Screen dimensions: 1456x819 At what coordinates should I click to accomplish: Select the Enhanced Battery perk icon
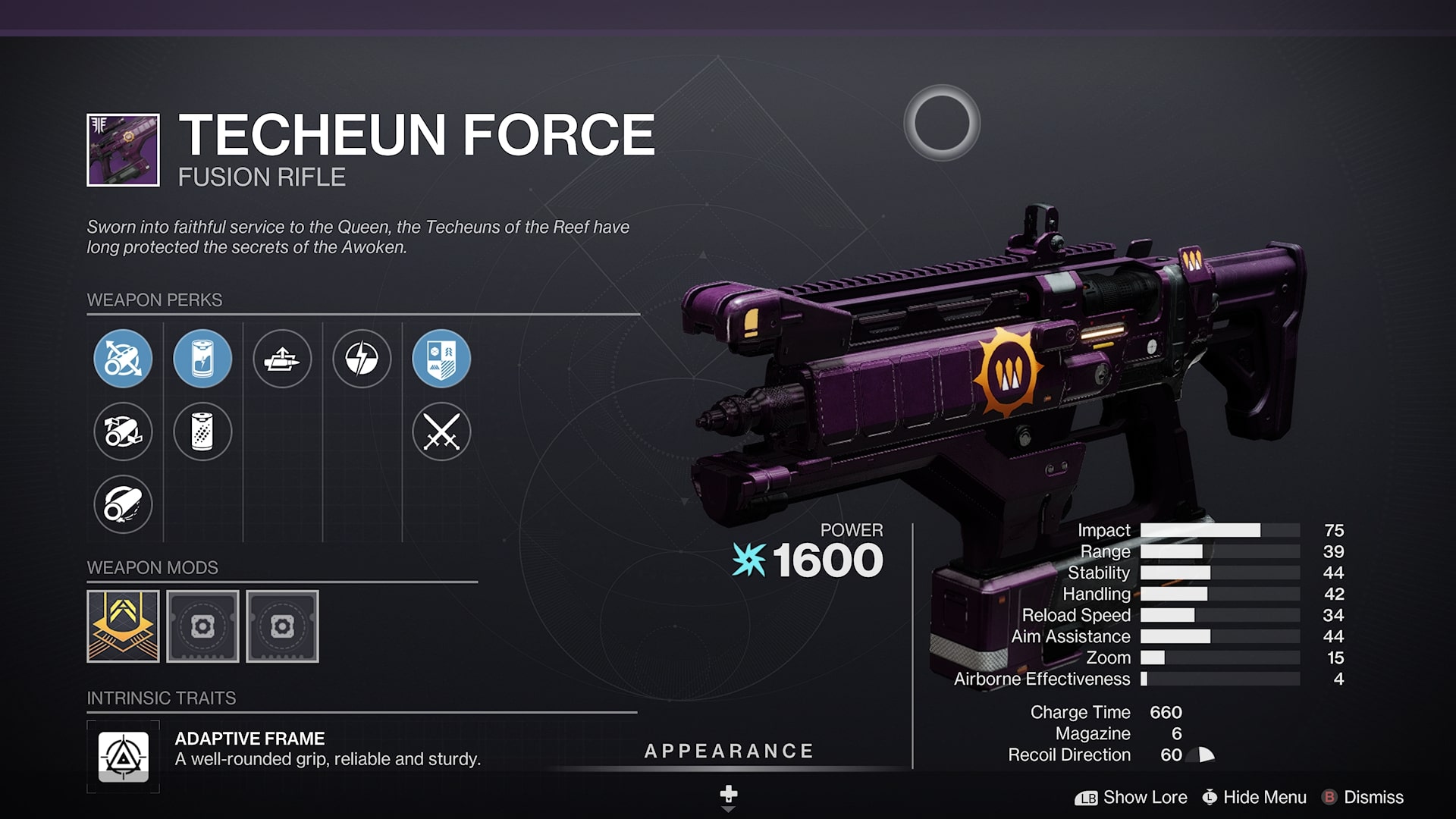click(x=202, y=359)
